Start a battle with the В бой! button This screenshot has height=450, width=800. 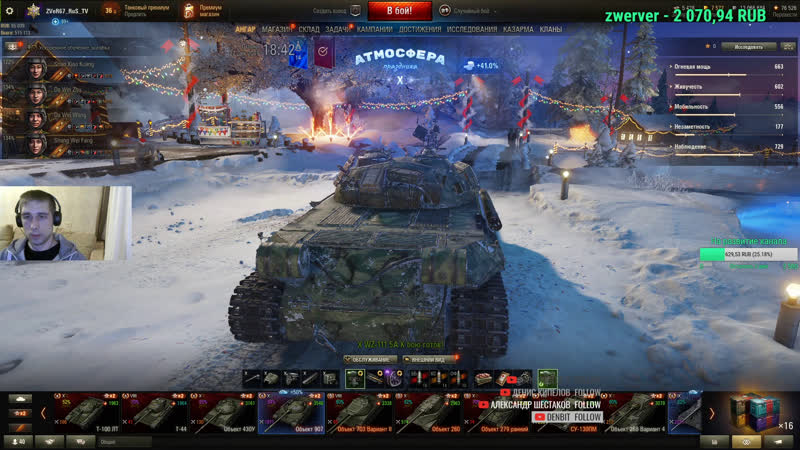coord(400,11)
